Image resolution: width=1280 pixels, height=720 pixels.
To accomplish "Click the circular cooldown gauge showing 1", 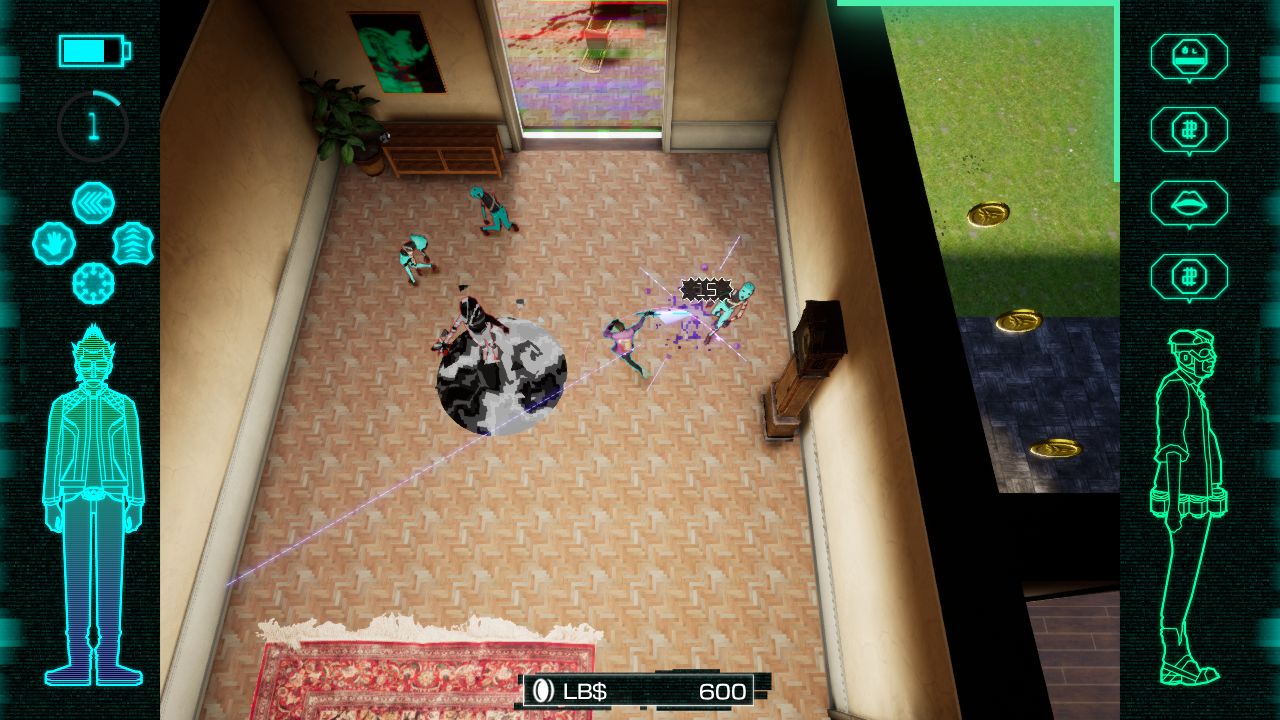I will (91, 124).
